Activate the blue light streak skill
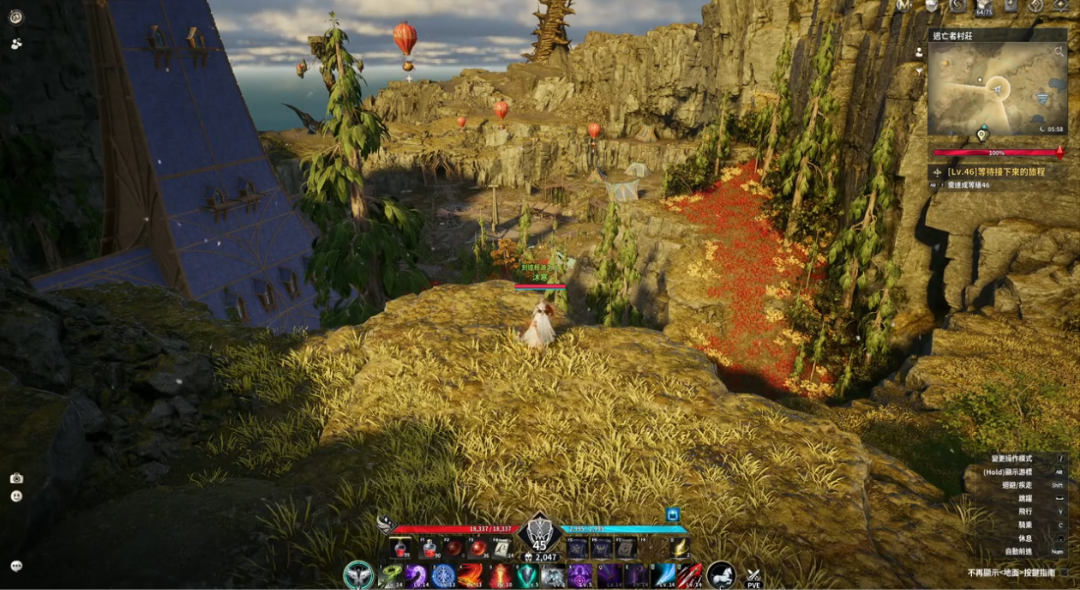The width and height of the screenshot is (1080, 590). [x=663, y=576]
